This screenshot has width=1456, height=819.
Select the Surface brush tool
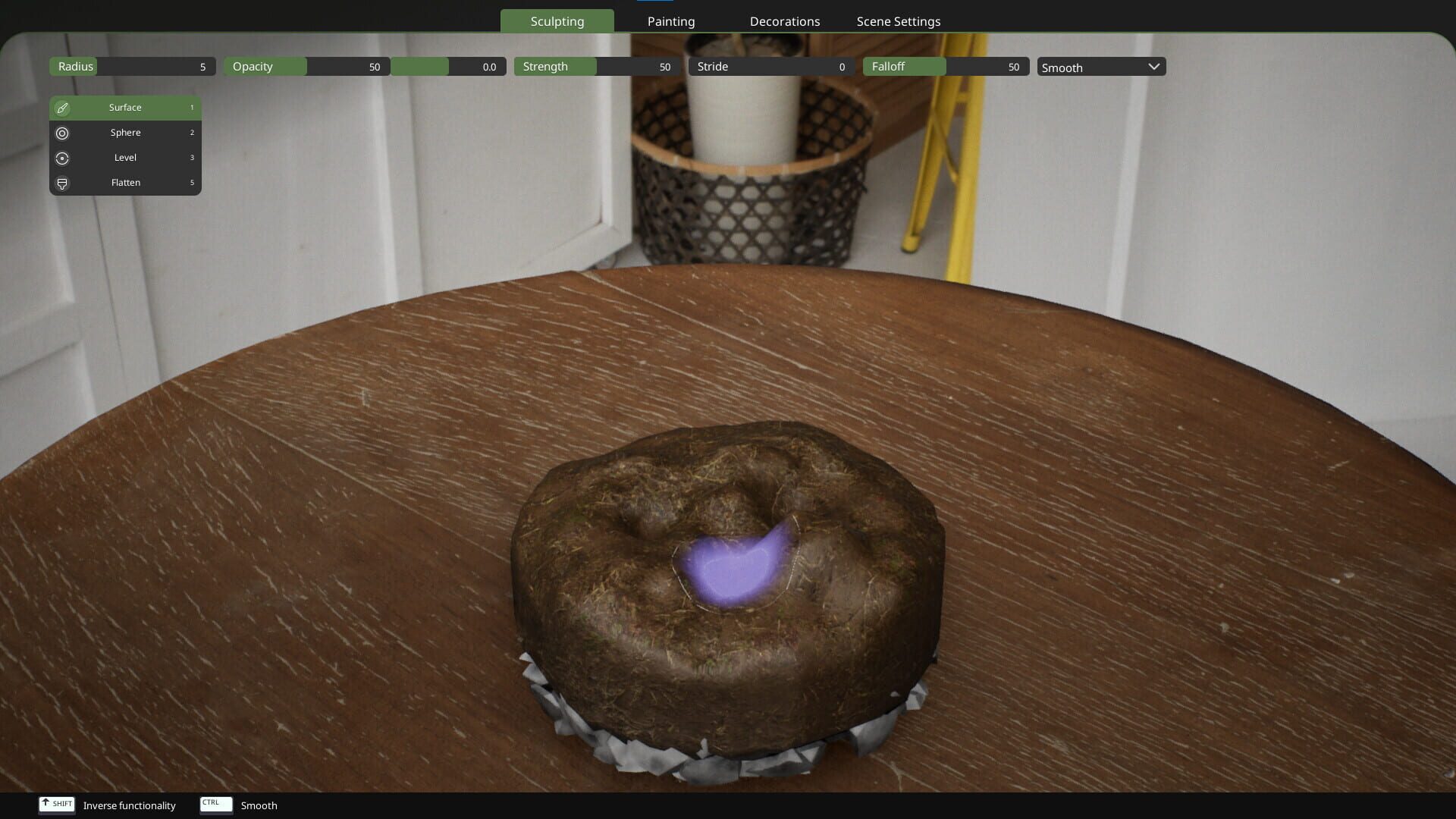click(x=124, y=107)
